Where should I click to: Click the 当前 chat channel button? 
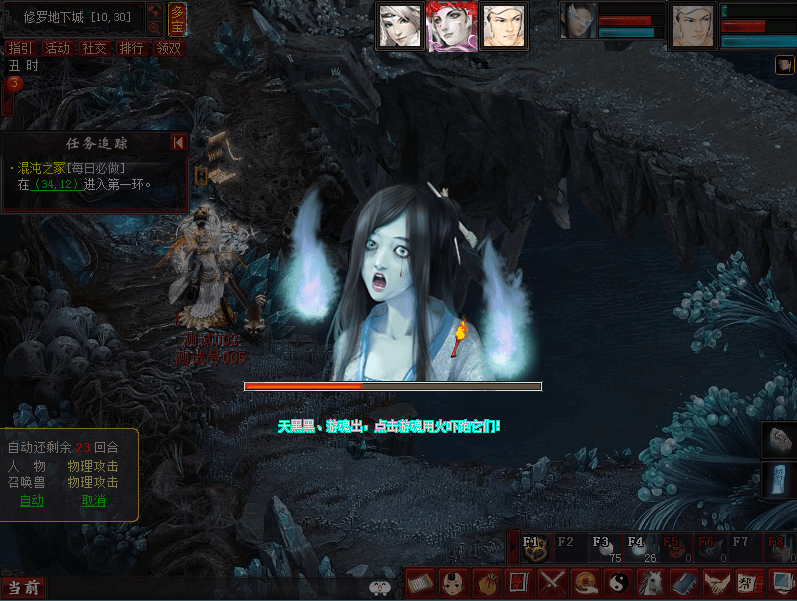coord(23,588)
